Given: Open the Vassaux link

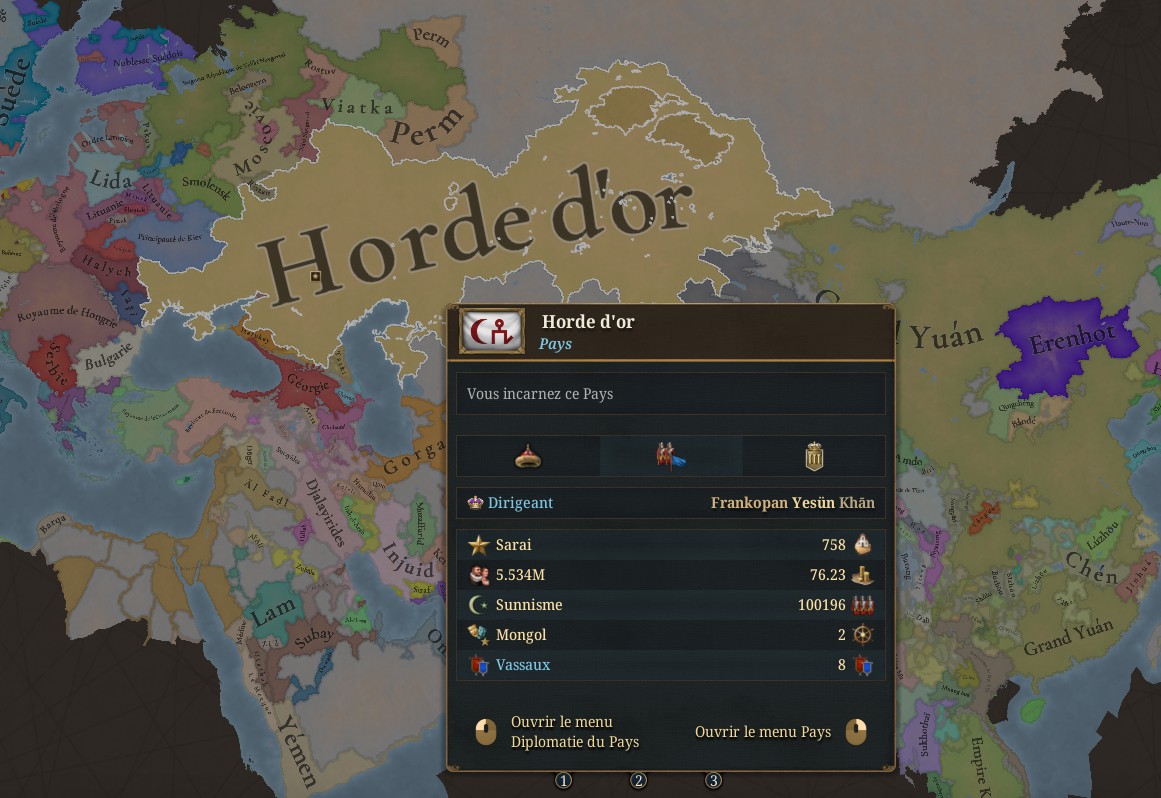Looking at the screenshot, I should click(x=522, y=665).
